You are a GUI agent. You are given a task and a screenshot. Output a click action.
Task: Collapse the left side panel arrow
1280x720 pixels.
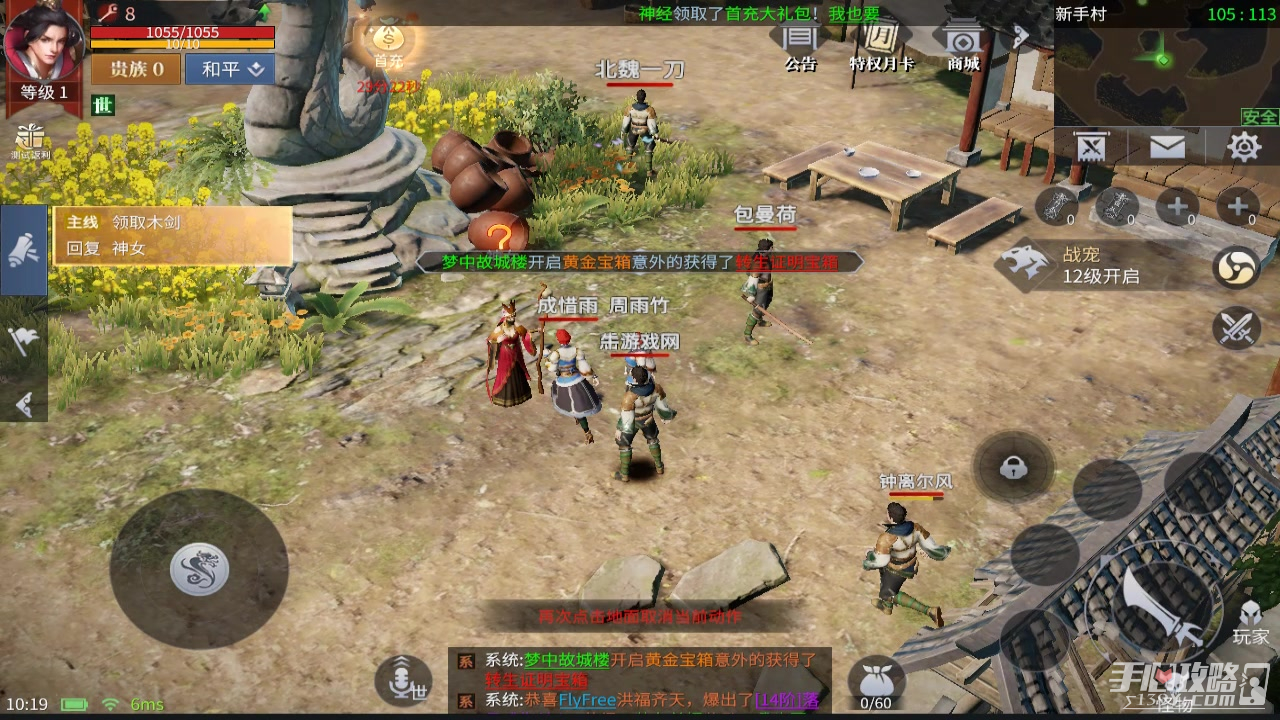(24, 404)
